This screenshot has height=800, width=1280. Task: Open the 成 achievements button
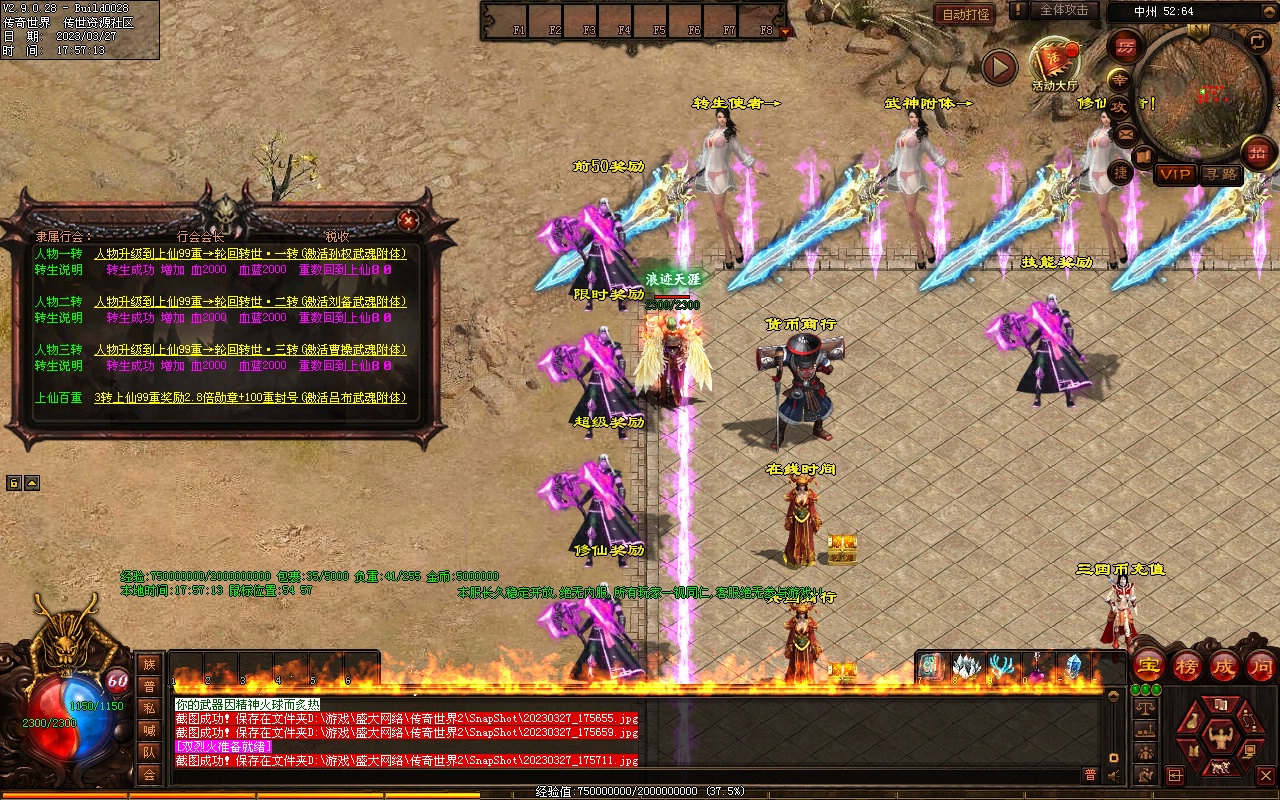point(1224,665)
